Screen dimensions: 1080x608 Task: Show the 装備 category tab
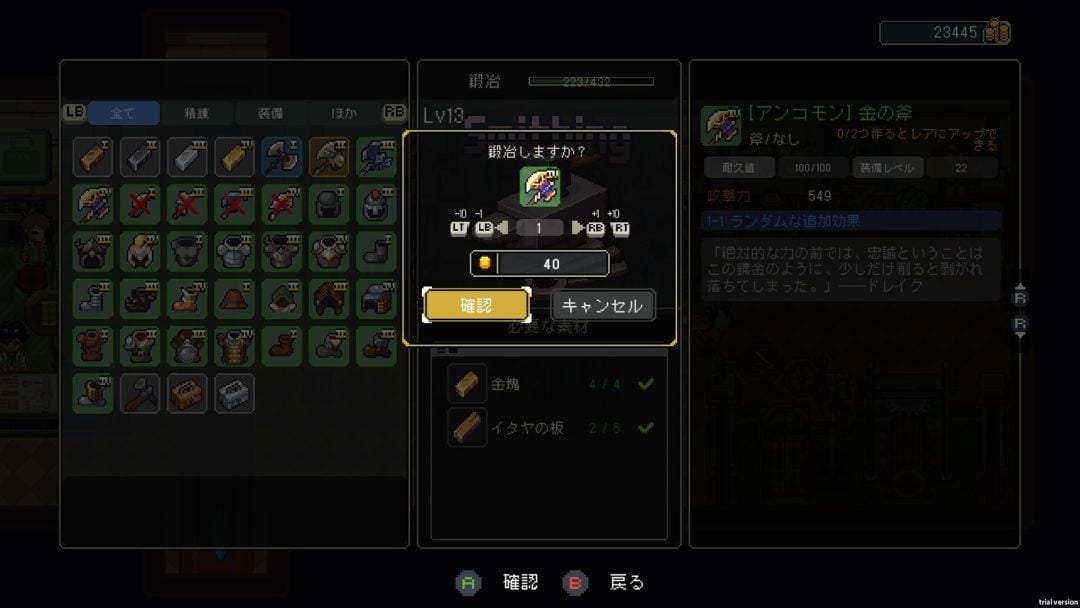270,114
